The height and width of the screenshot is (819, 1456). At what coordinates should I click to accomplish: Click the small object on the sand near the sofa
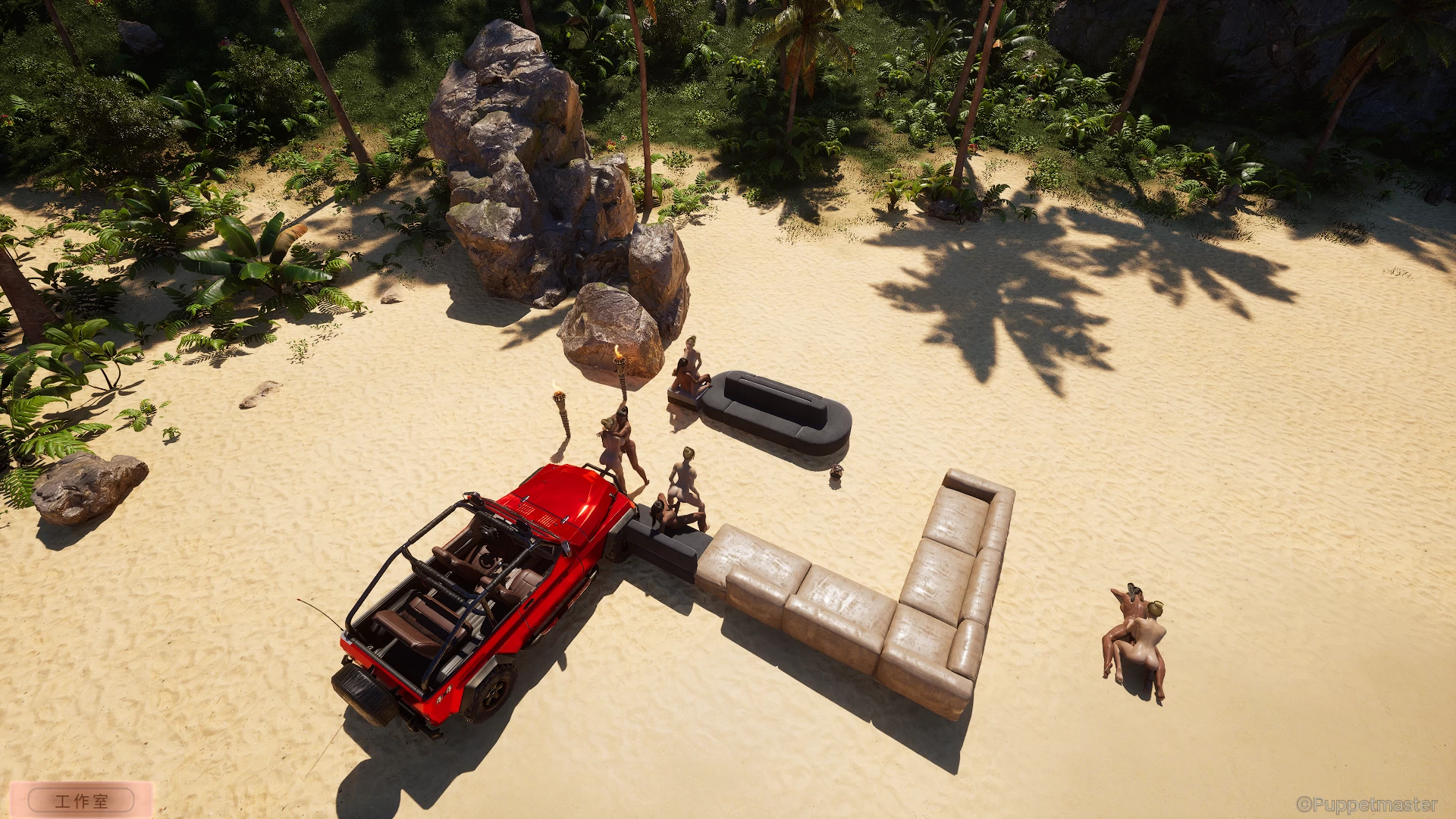tap(838, 472)
